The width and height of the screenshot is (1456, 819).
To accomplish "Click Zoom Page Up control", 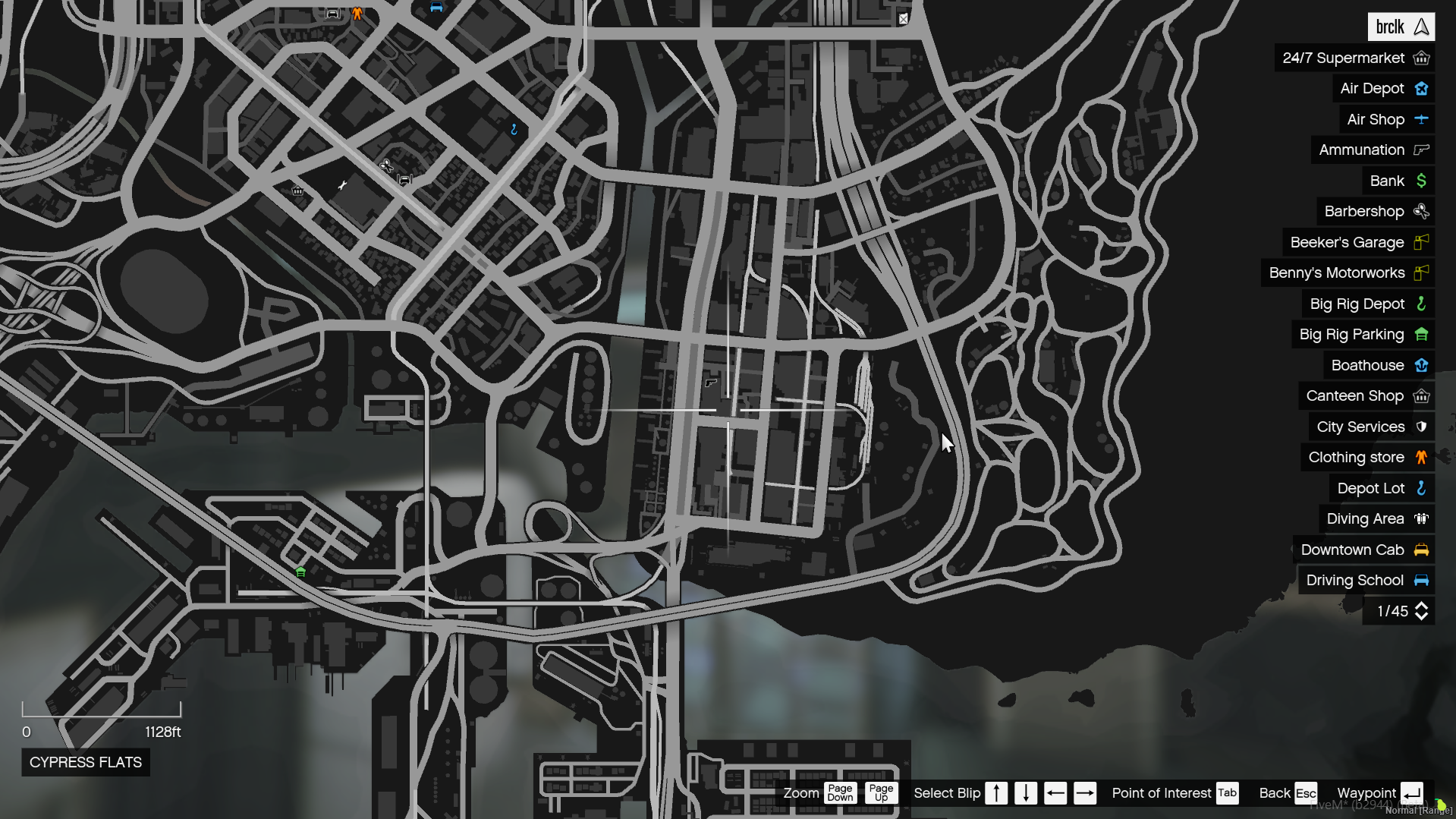I will pyautogui.click(x=880, y=792).
